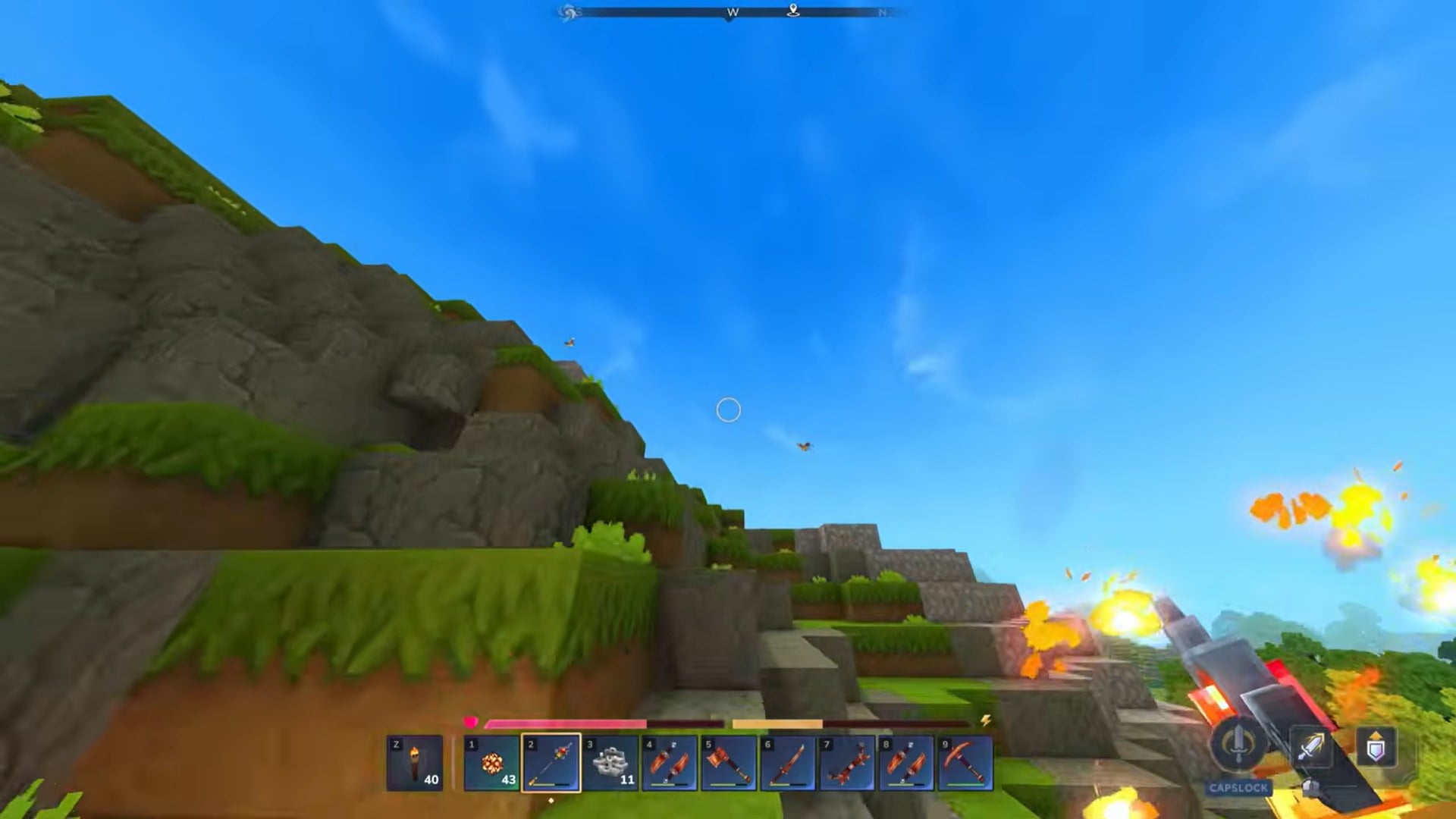Click the W marker on the compass bar
Image resolution: width=1456 pixels, height=819 pixels.
point(730,12)
